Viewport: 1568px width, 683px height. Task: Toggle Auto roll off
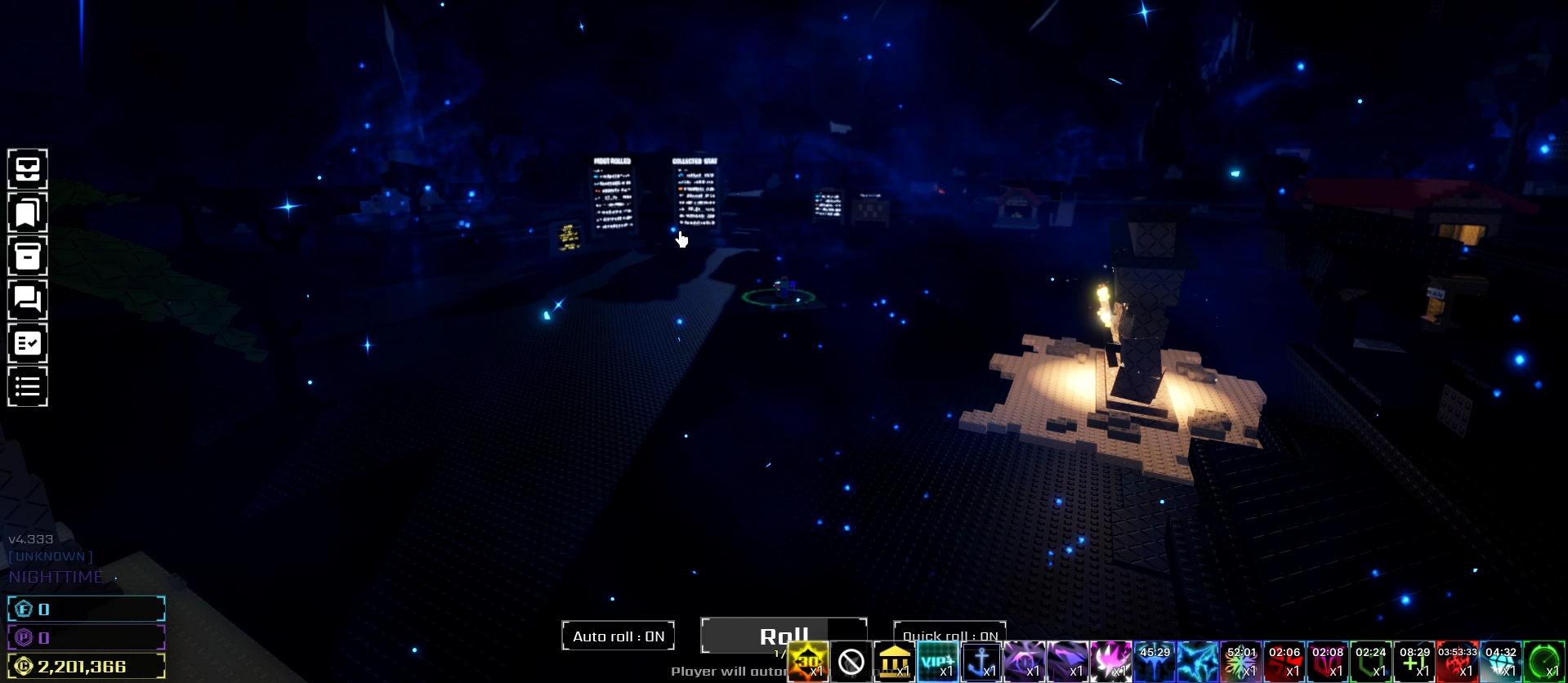618,635
